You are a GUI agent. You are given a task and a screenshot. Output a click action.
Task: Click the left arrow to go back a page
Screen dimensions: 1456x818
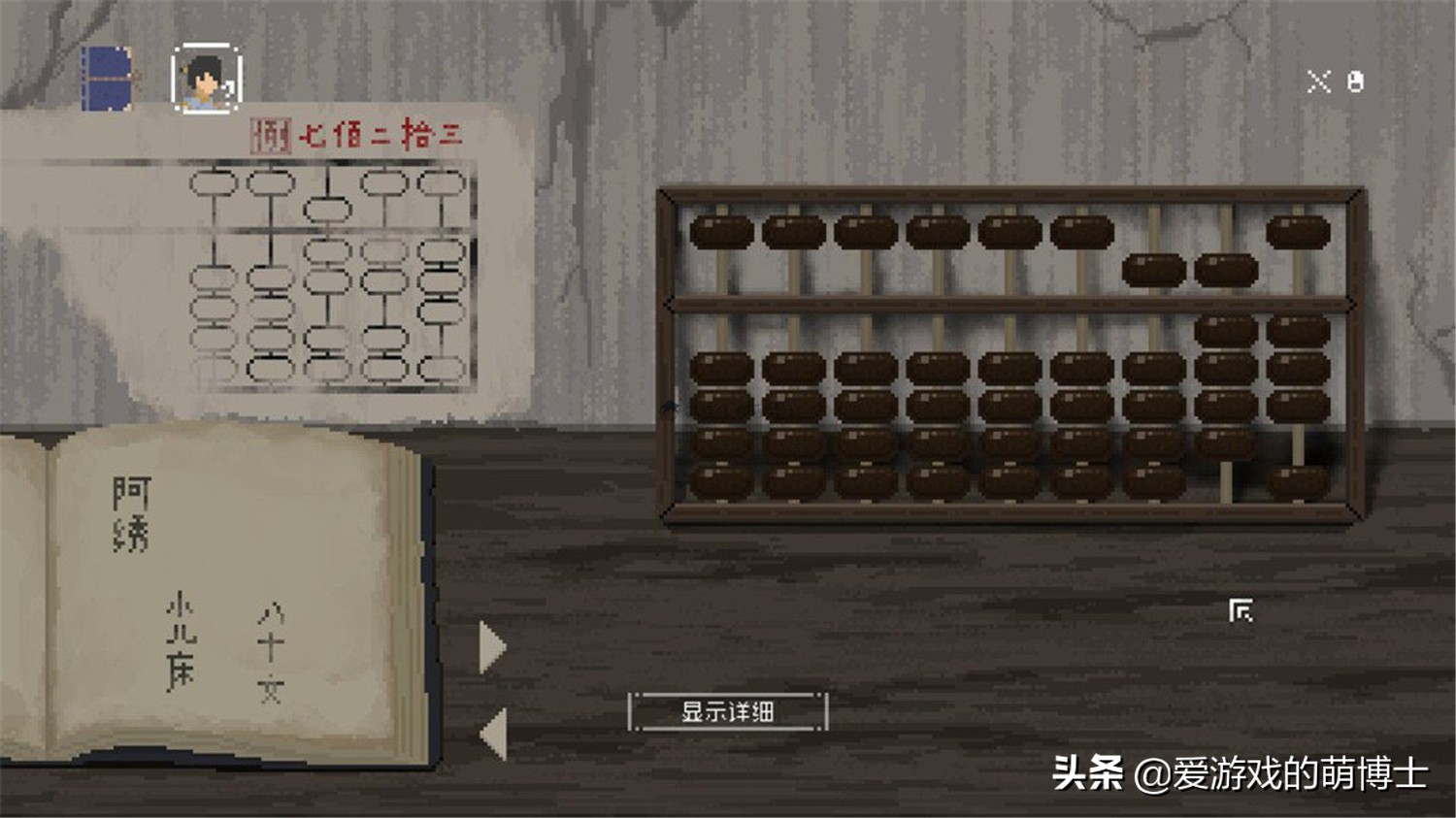(x=493, y=733)
